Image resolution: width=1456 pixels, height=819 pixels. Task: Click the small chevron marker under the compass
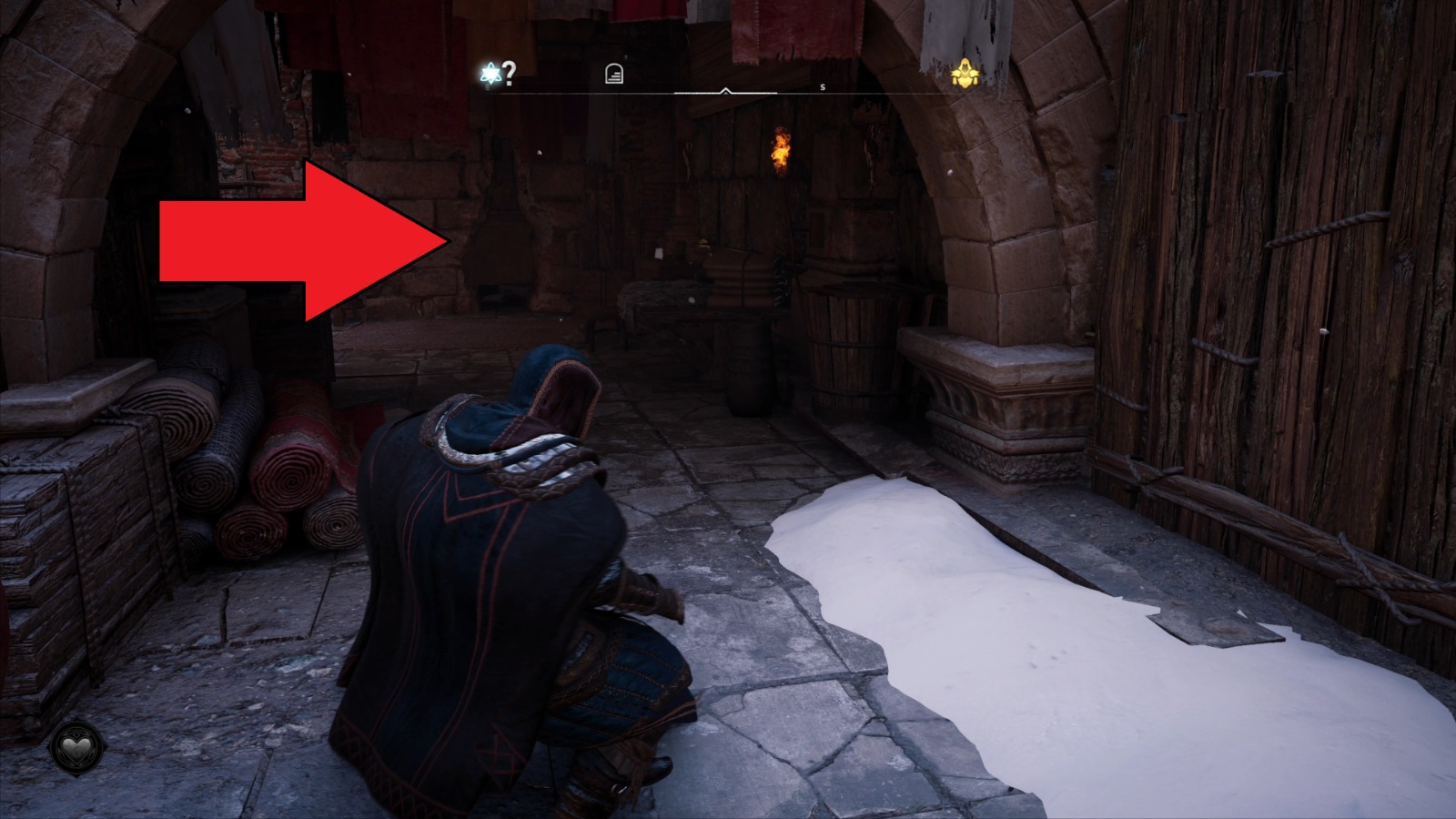[x=725, y=91]
